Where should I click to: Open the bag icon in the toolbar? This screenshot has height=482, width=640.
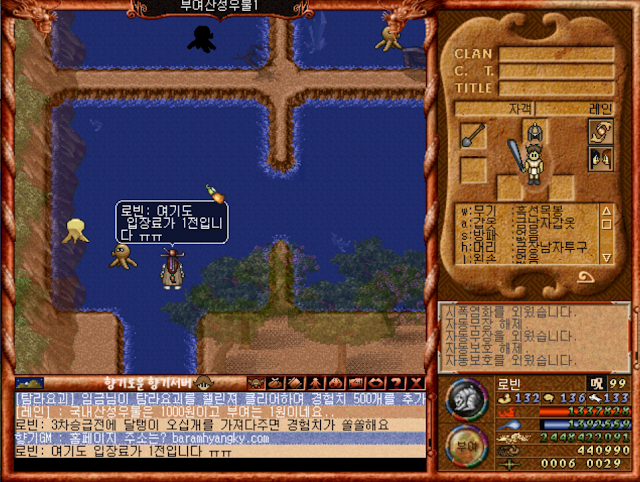click(275, 382)
